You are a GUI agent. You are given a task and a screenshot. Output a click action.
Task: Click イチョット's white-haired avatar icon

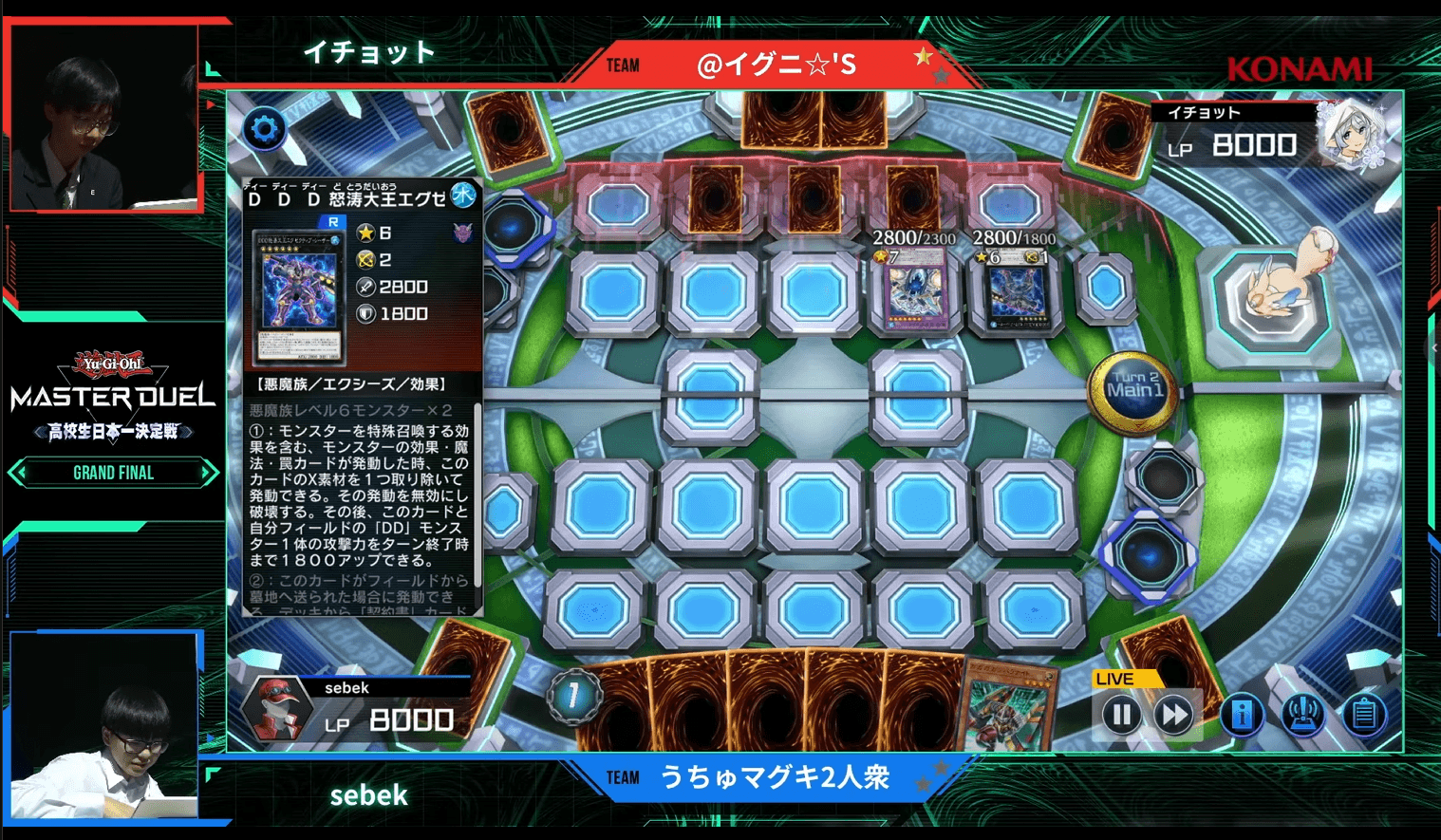pyautogui.click(x=1351, y=136)
